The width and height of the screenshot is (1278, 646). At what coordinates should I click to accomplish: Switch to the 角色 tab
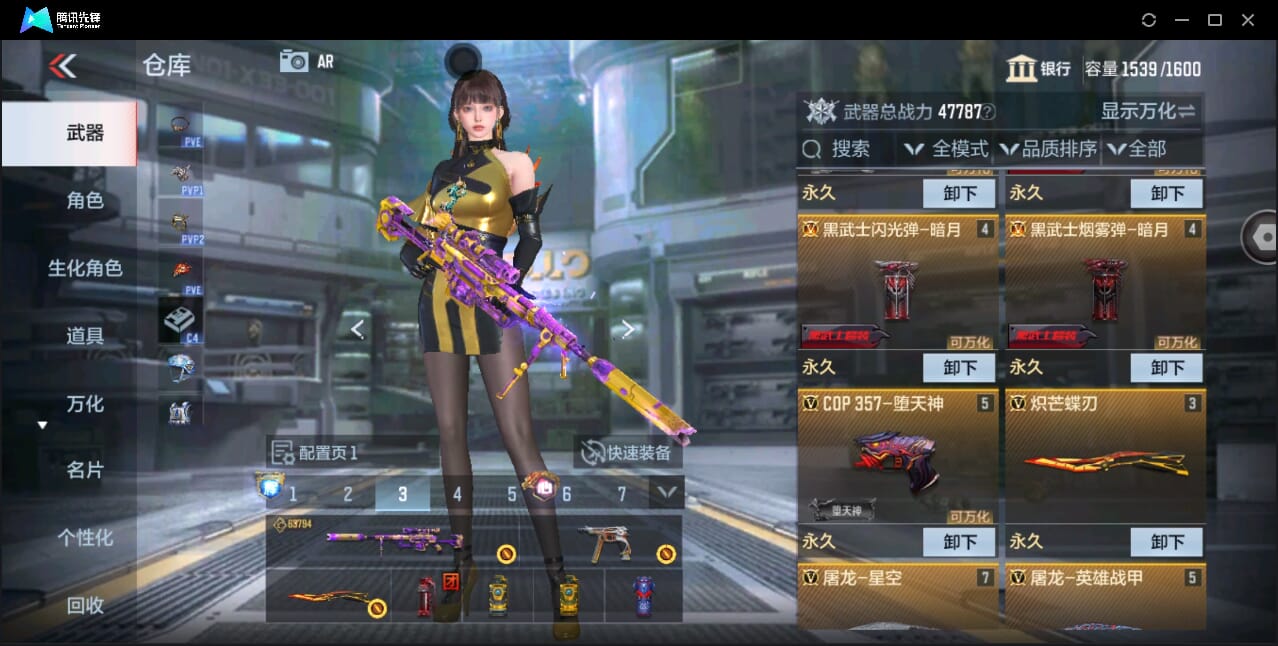pos(84,201)
